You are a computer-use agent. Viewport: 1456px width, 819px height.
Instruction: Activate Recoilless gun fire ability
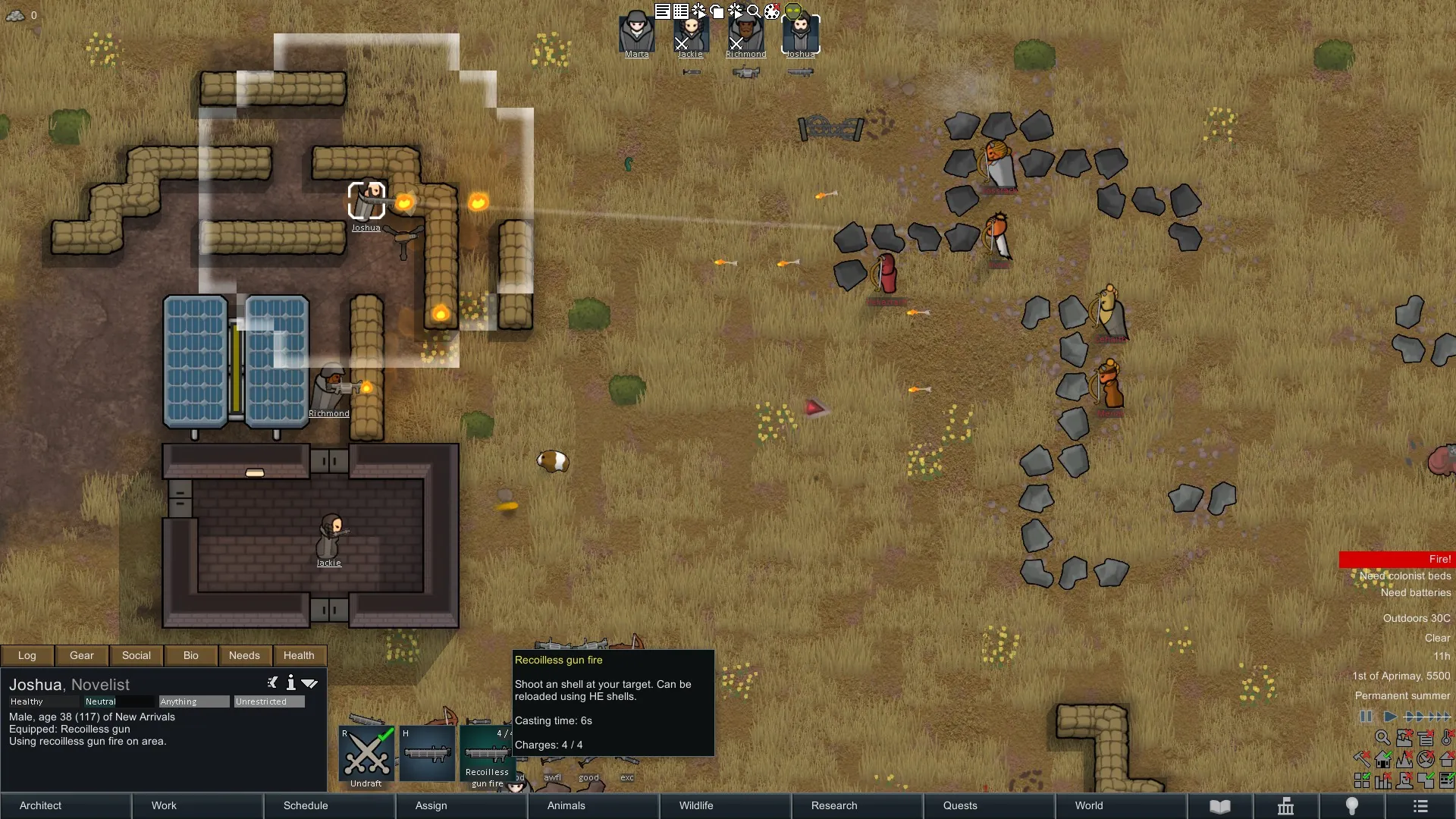click(x=487, y=755)
